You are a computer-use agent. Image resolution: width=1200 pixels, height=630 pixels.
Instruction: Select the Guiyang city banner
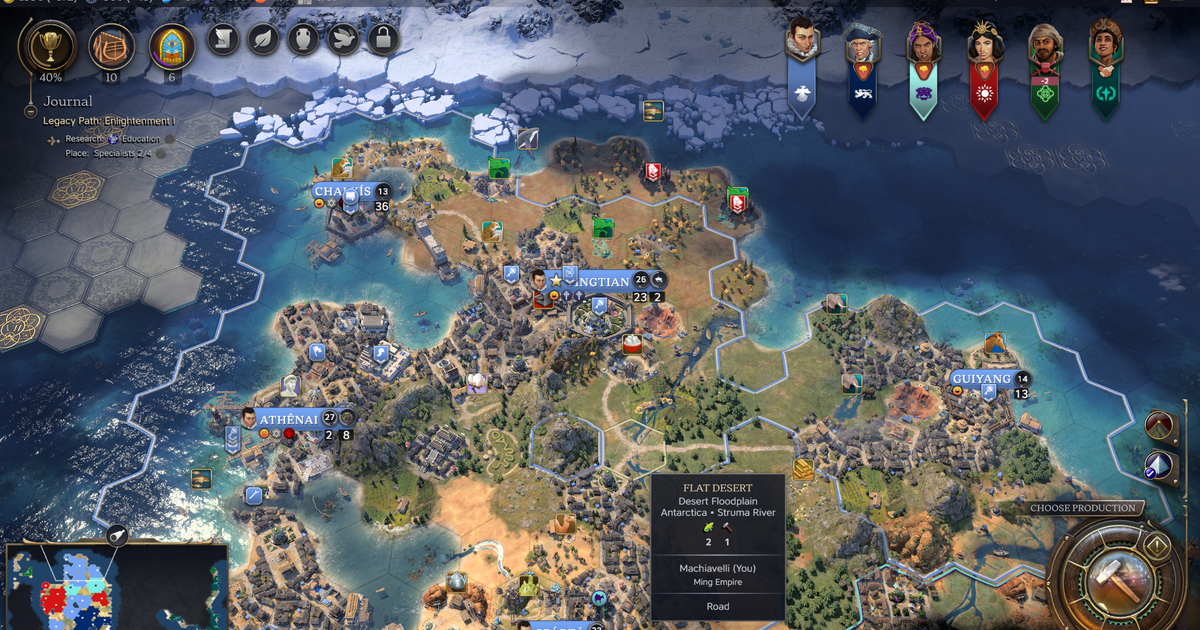[x=980, y=379]
